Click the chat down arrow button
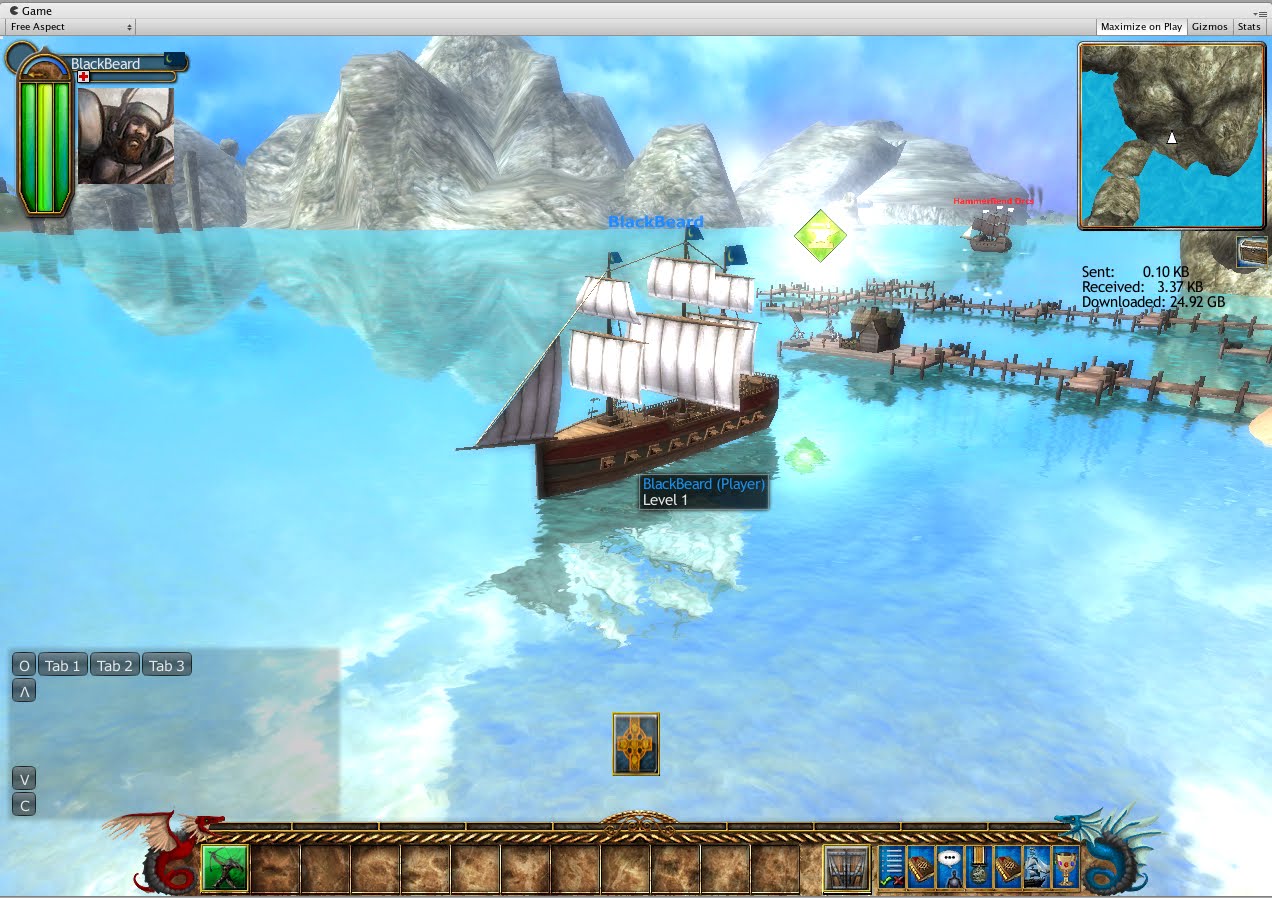Screen dimensions: 1272x898 point(24,779)
